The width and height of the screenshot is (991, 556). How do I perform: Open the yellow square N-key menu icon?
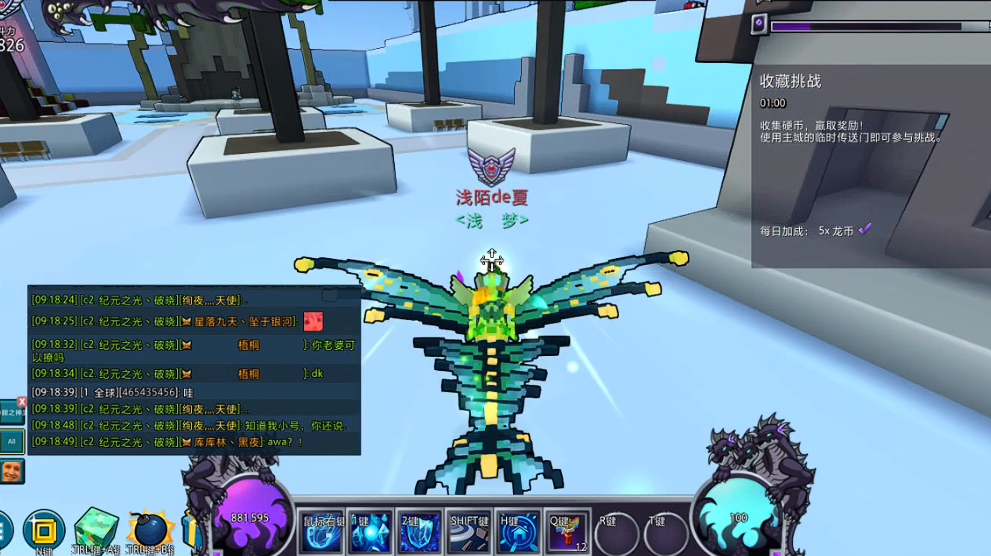point(43,530)
